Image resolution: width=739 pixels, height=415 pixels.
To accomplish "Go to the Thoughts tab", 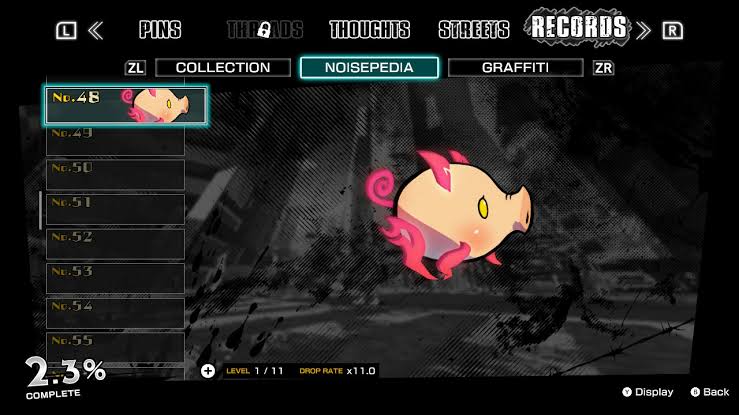I will coord(369,30).
